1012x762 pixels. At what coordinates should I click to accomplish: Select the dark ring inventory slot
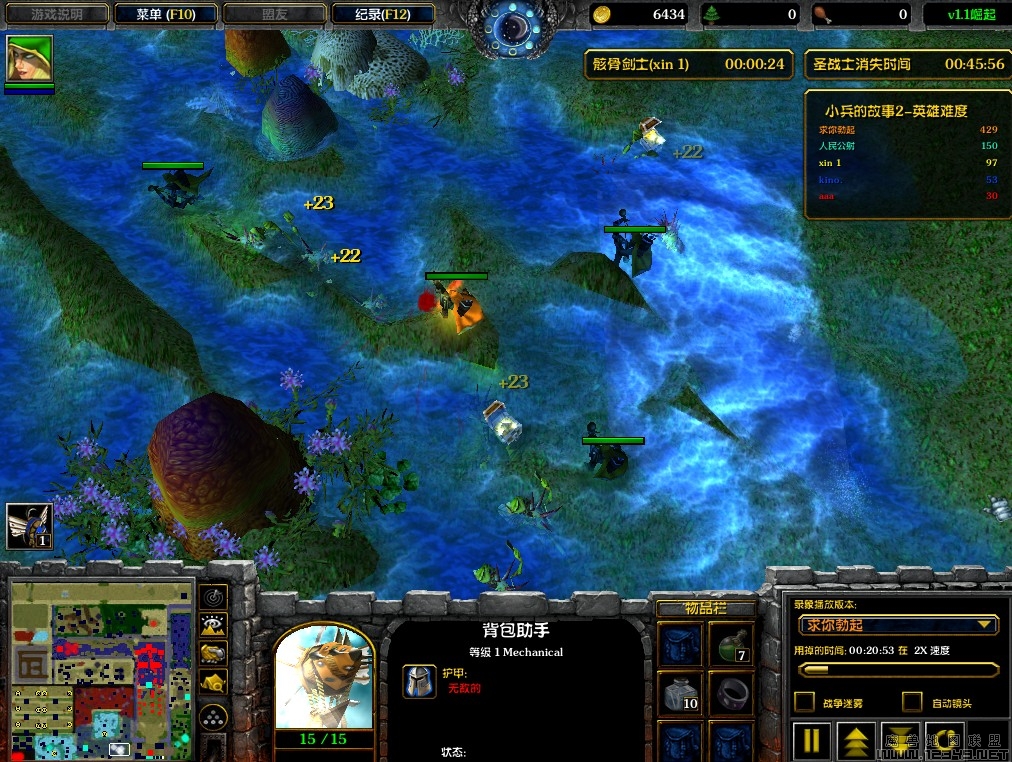tap(731, 692)
